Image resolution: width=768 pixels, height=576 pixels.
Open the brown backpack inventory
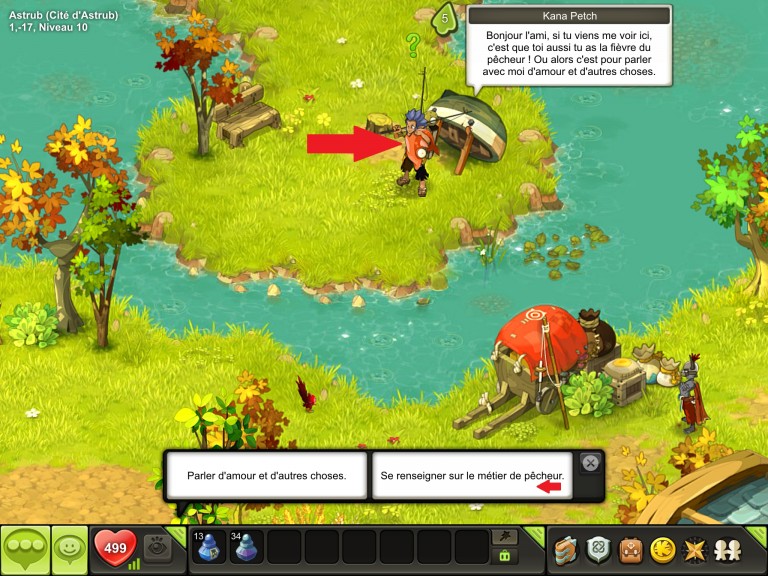[x=630, y=549]
